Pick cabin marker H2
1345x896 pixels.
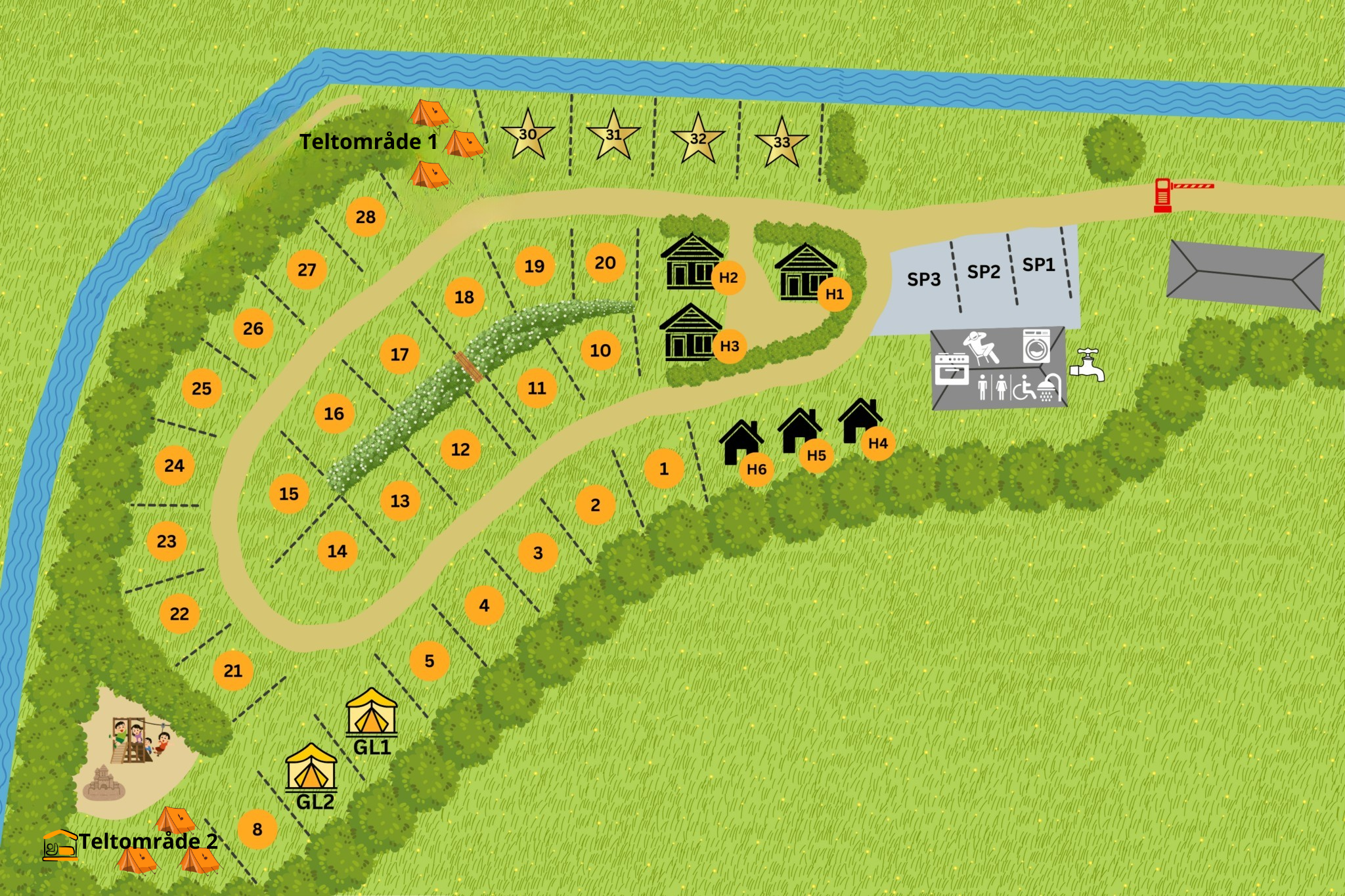coord(728,277)
